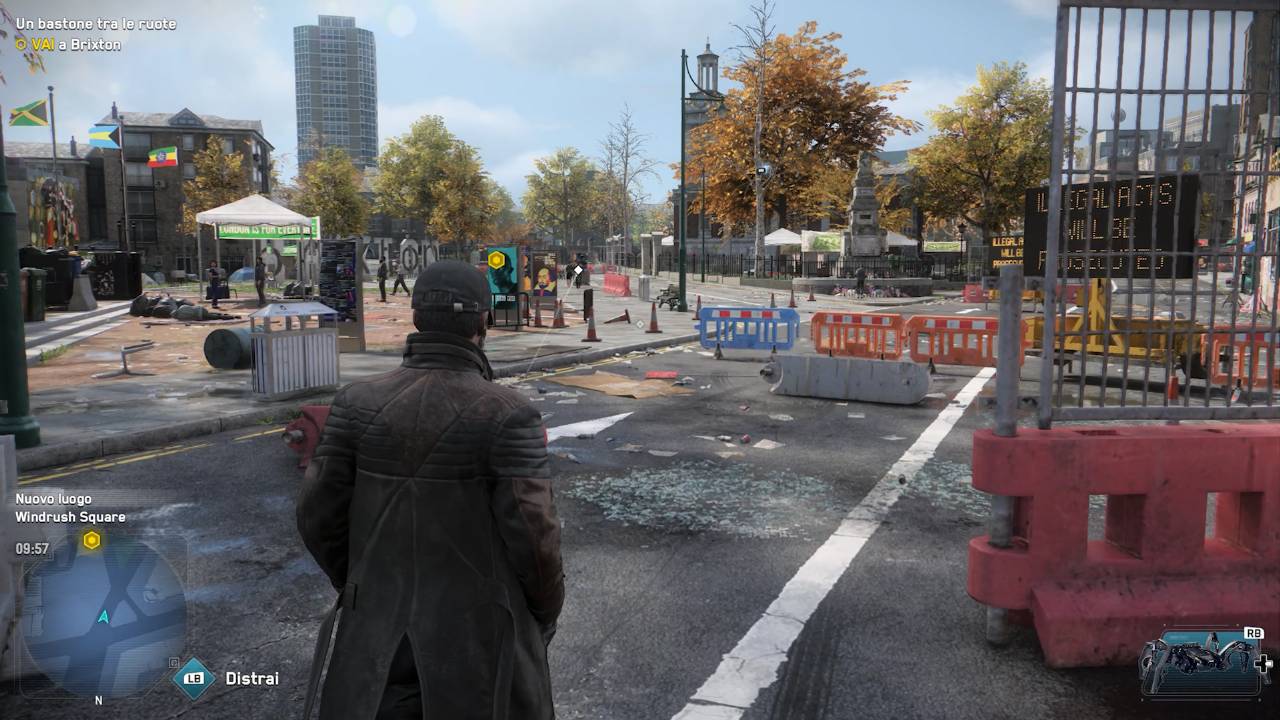Image resolution: width=1280 pixels, height=720 pixels.
Task: Click the Jamaican flag on the pole
Action: coord(28,113)
